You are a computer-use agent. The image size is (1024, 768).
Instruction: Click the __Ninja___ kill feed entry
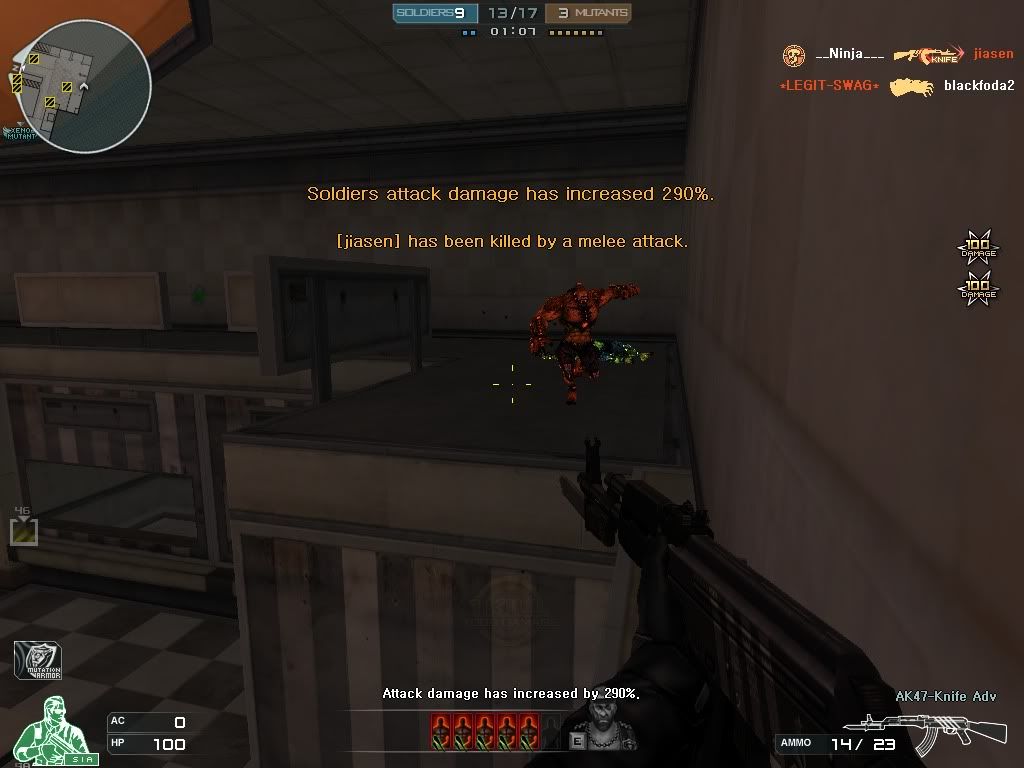pyautogui.click(x=849, y=55)
